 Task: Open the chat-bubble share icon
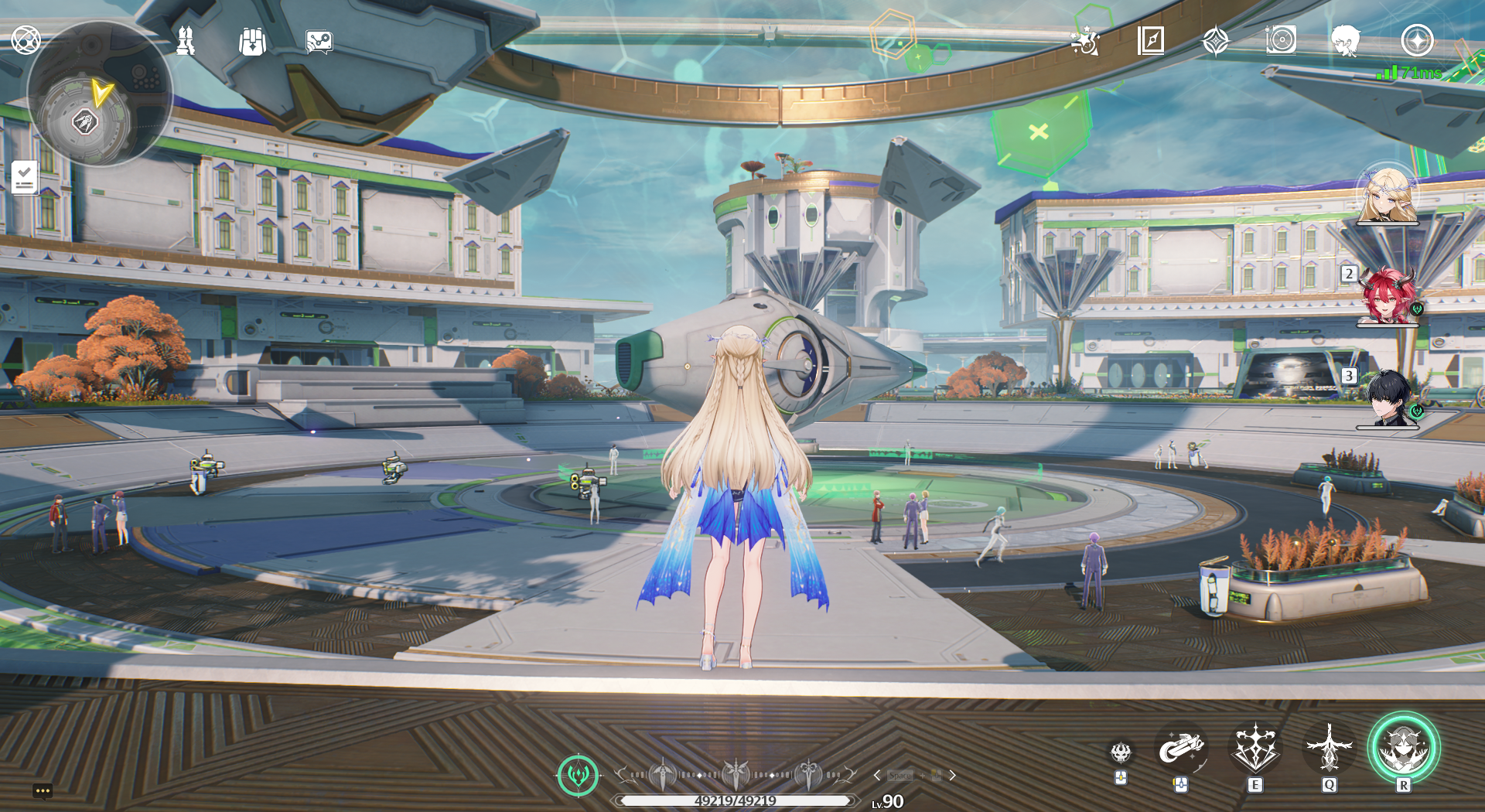tap(319, 41)
